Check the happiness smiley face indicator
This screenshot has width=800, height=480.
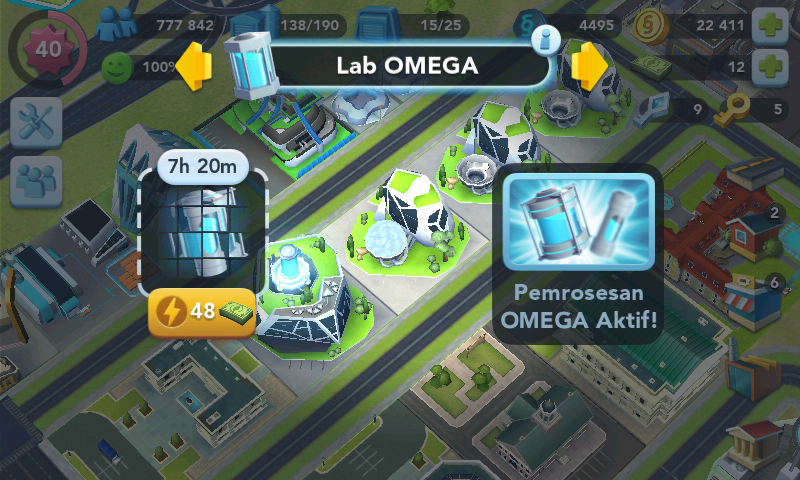point(117,68)
